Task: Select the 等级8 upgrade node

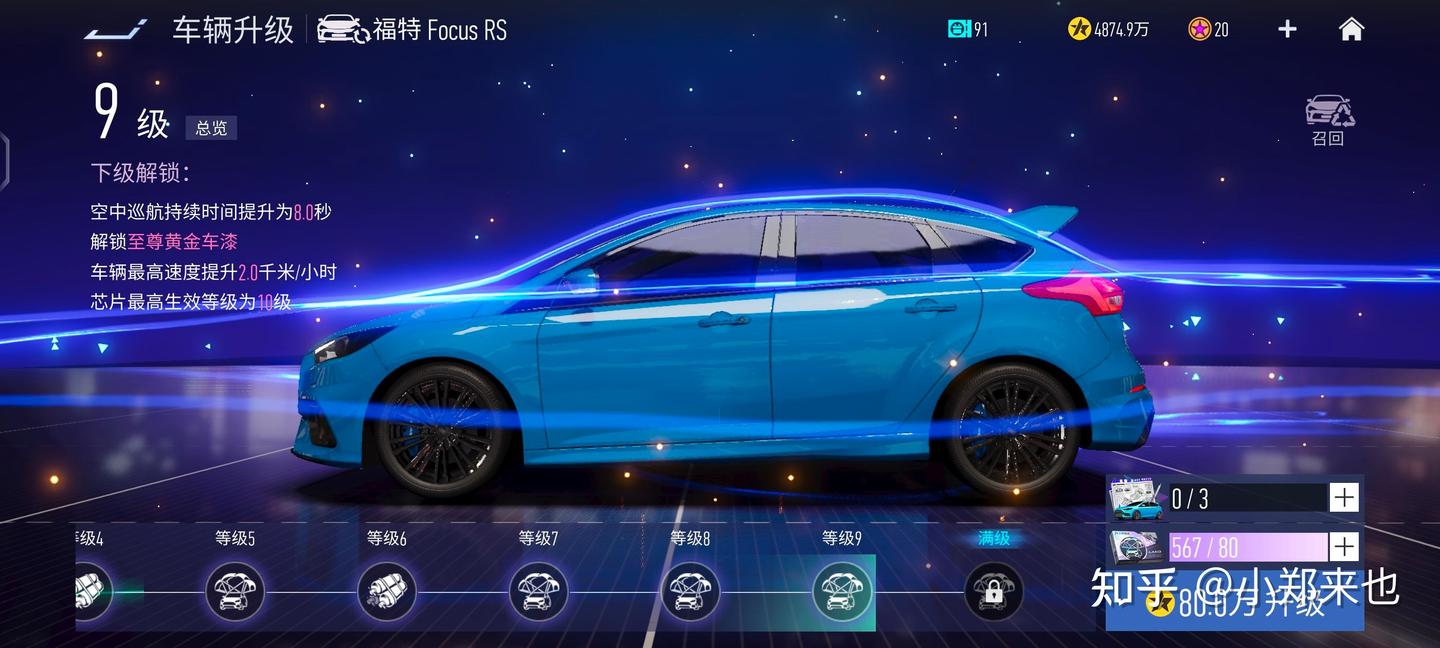Action: point(690,591)
